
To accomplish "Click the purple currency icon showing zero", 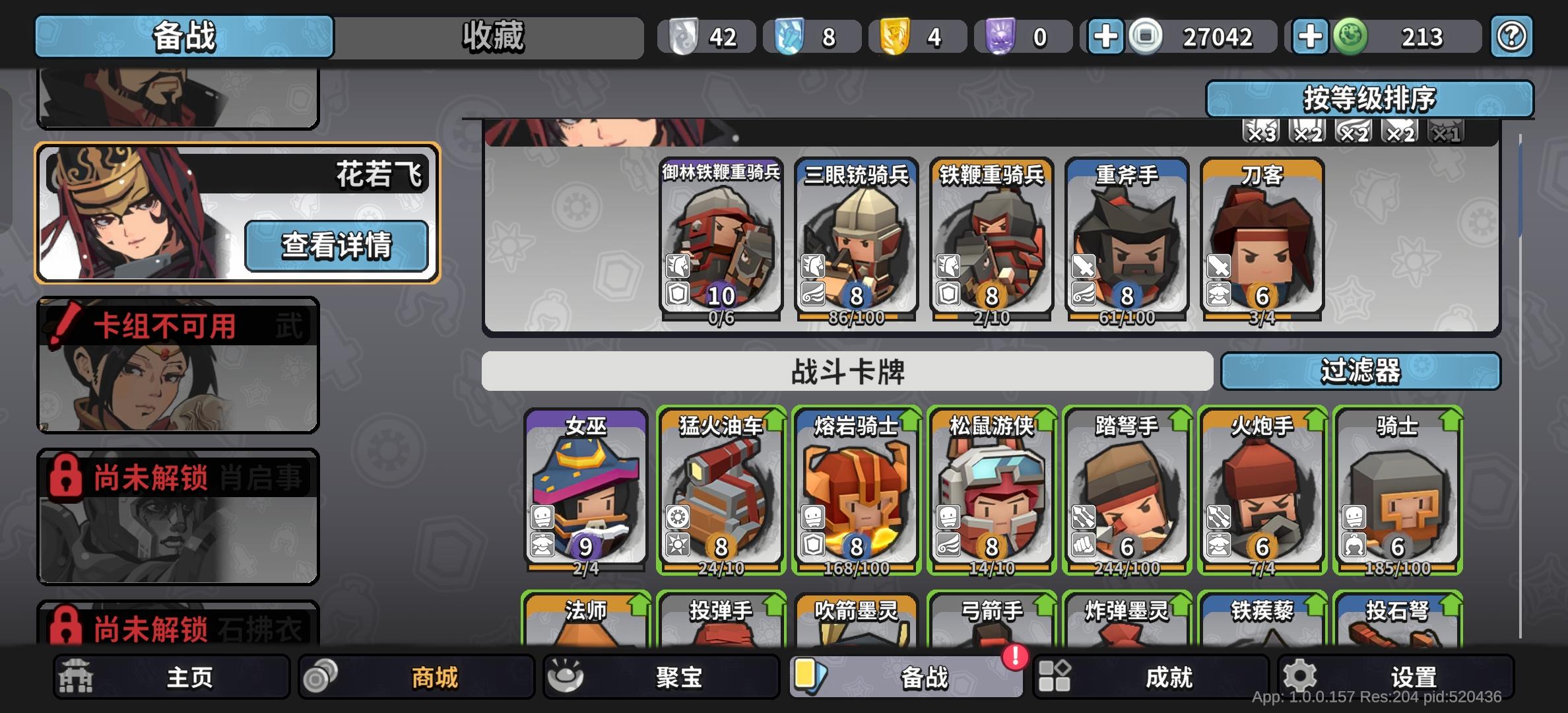I will pyautogui.click(x=1000, y=36).
